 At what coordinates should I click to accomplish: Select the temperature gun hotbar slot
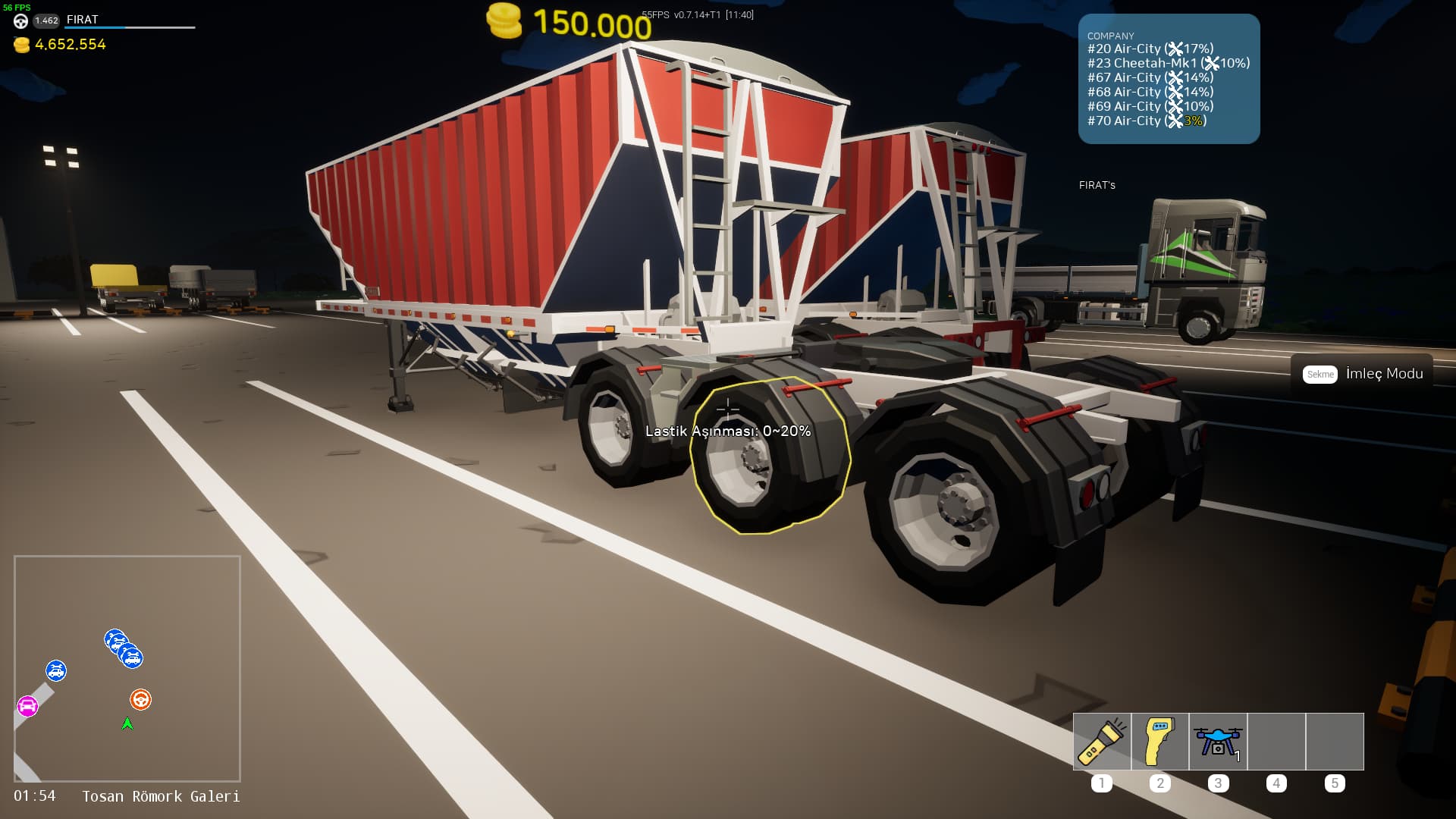tap(1159, 742)
